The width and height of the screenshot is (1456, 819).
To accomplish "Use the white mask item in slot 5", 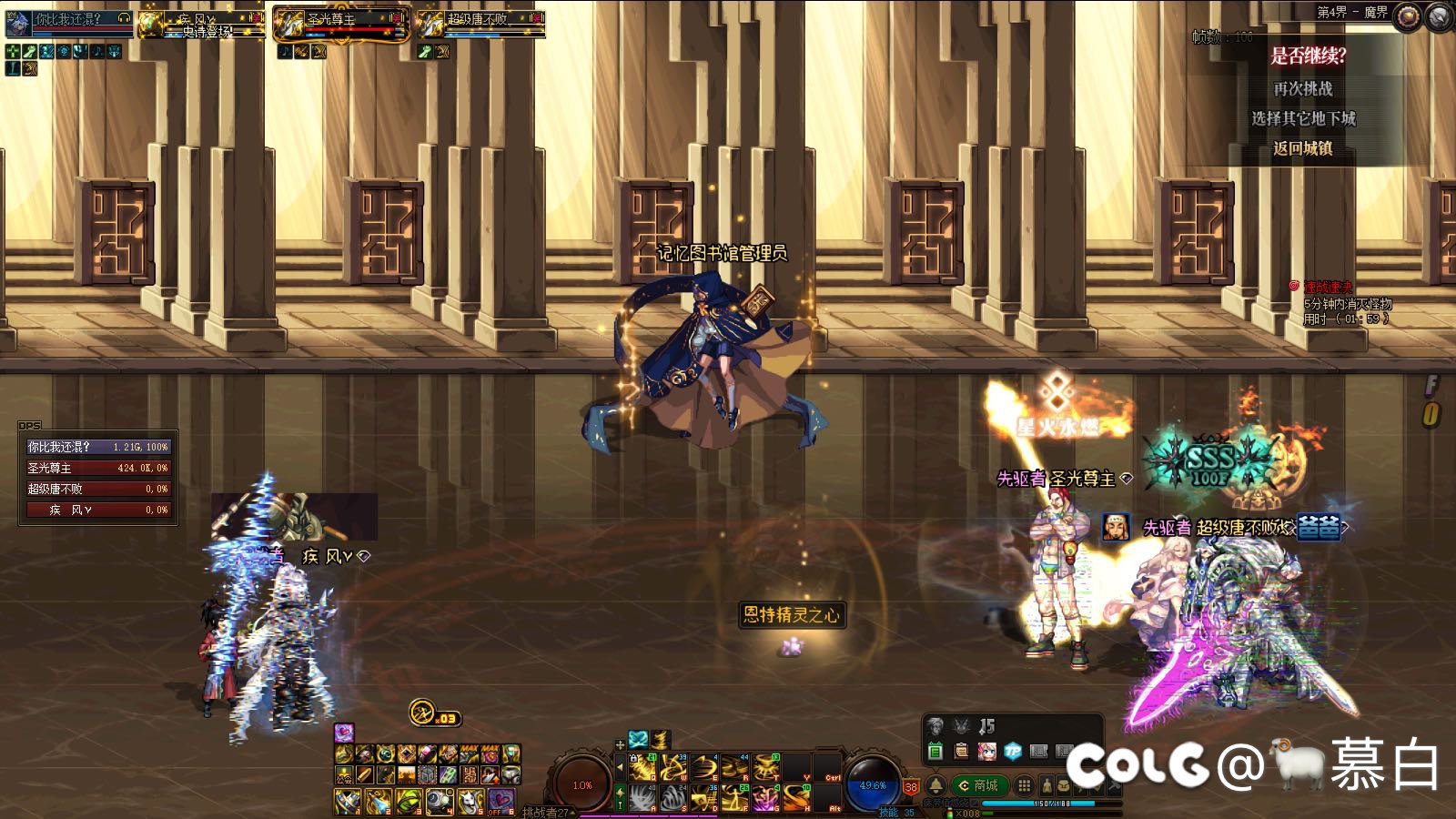I will click(470, 801).
